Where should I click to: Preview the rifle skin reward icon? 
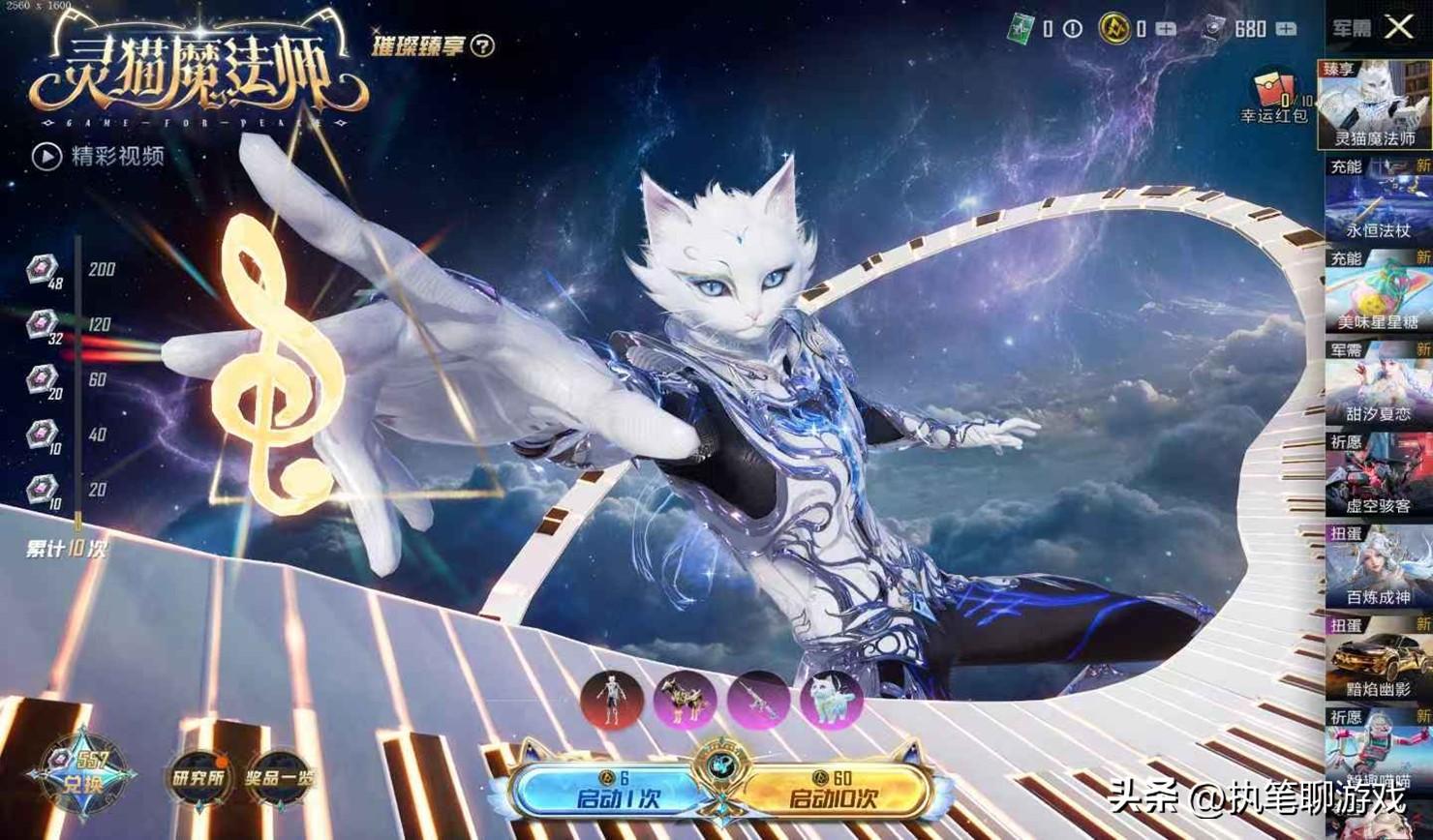tap(759, 701)
